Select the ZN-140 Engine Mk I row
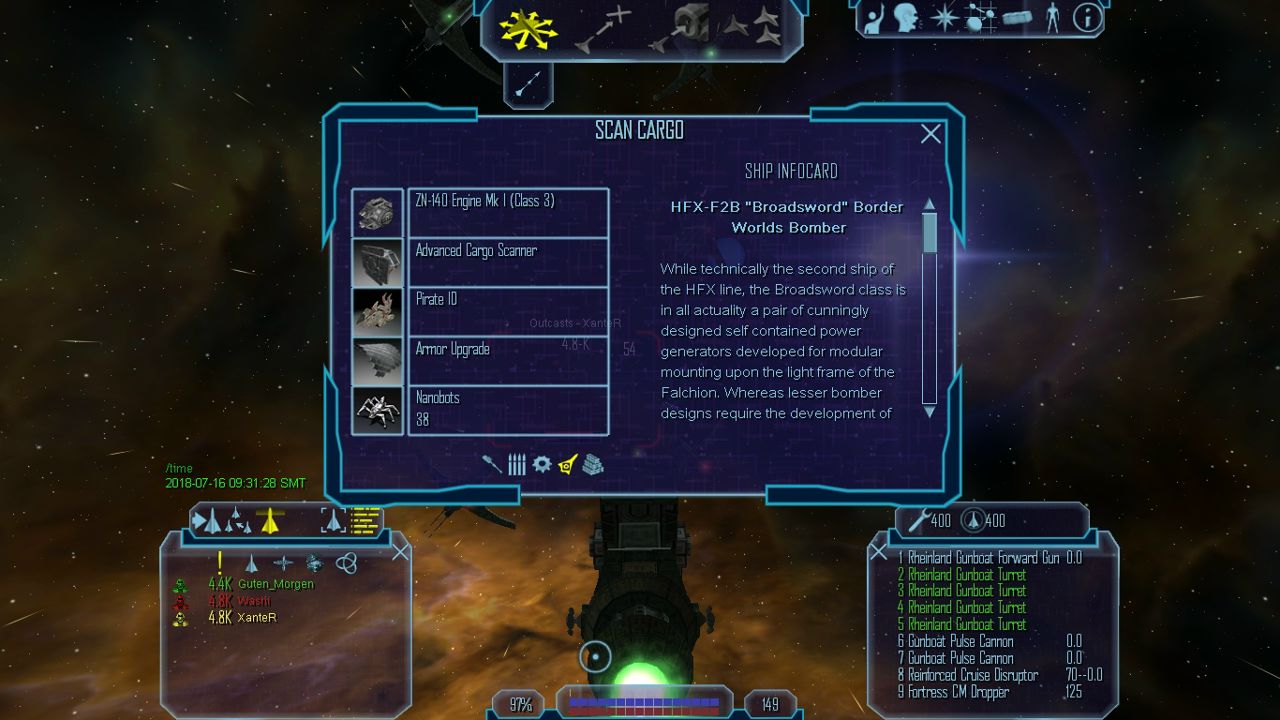Image resolution: width=1280 pixels, height=720 pixels. [x=508, y=212]
